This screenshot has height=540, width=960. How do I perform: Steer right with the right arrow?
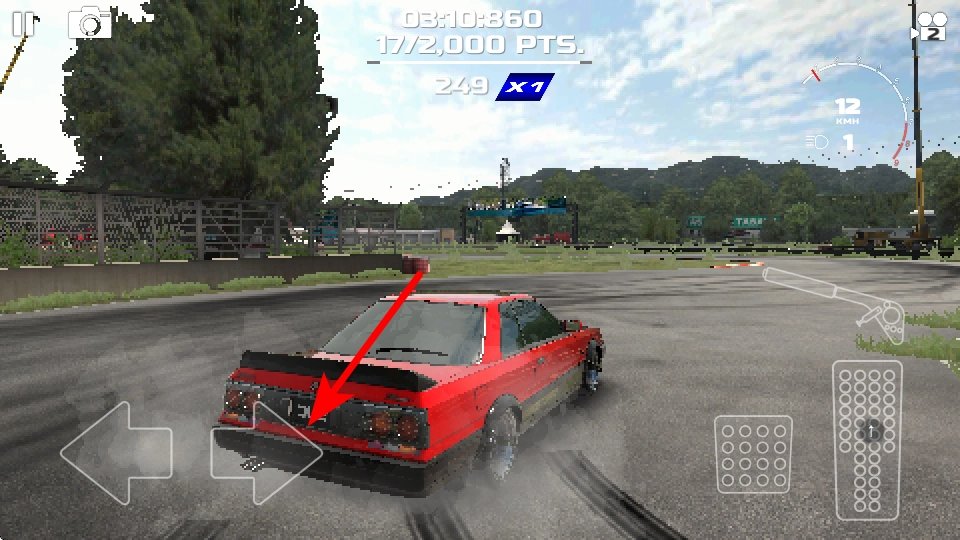point(266,452)
